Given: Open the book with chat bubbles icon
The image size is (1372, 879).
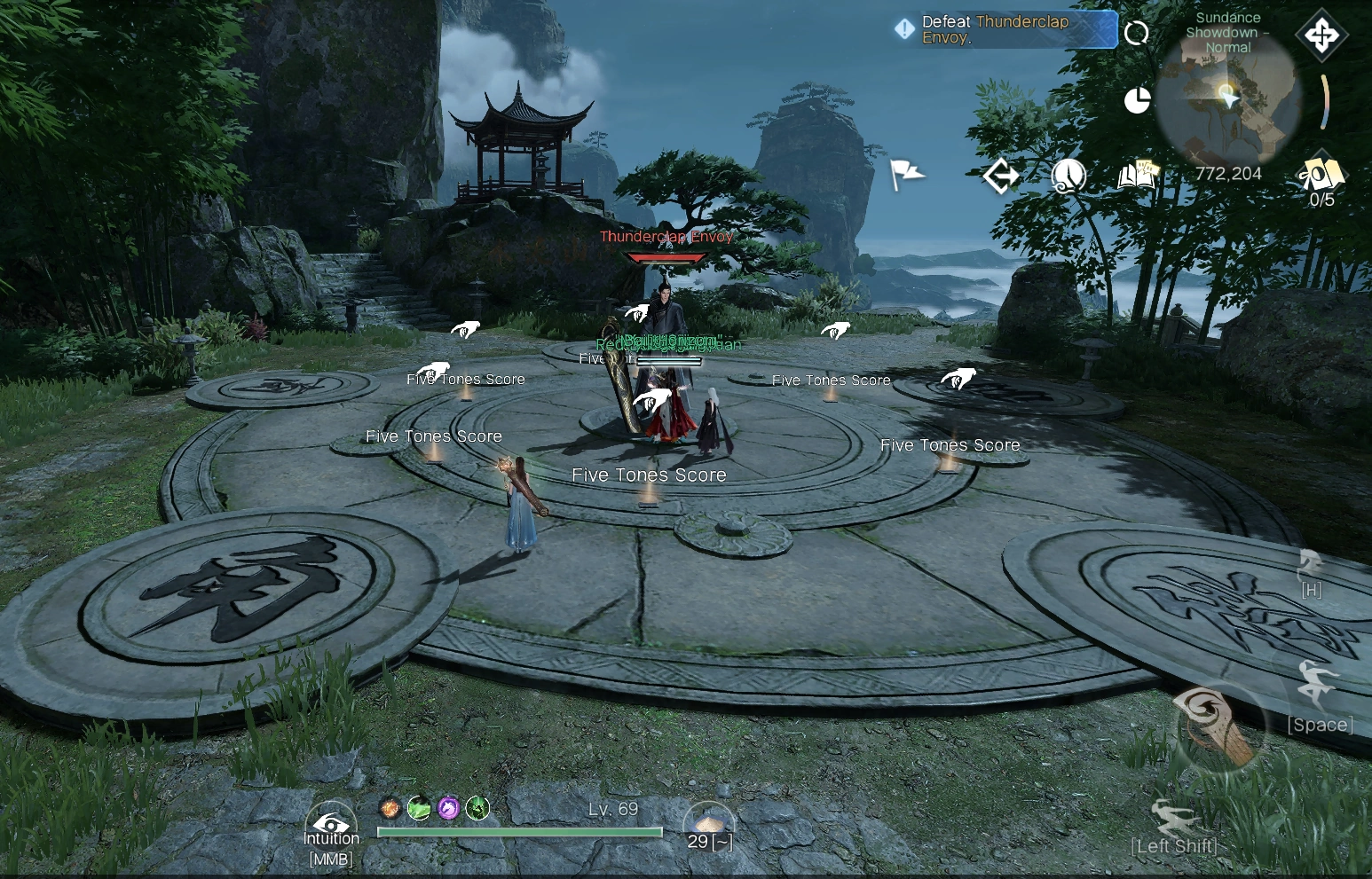Looking at the screenshot, I should (x=1139, y=175).
